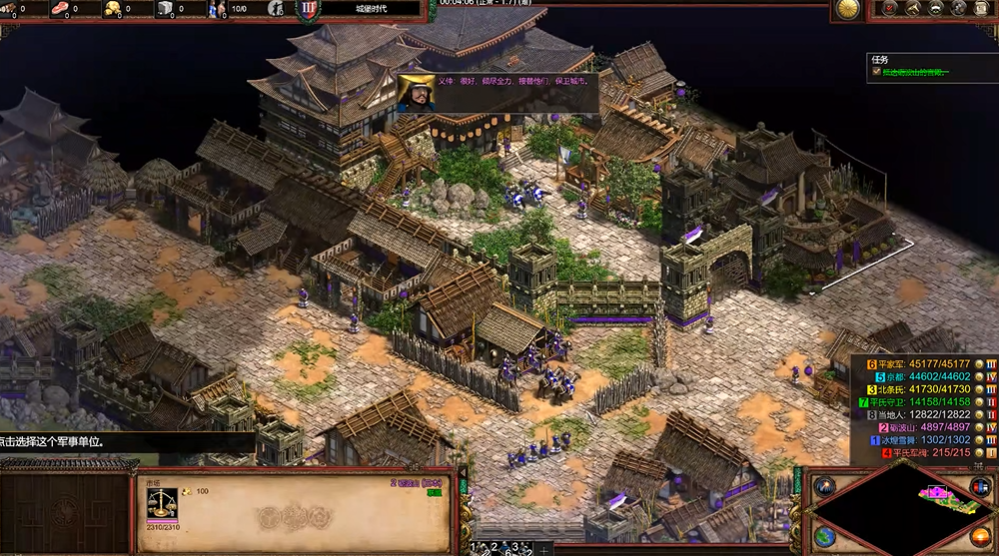Click the golden chrysanthemum civilization emblem
Image resolution: width=999 pixels, height=556 pixels.
847,10
